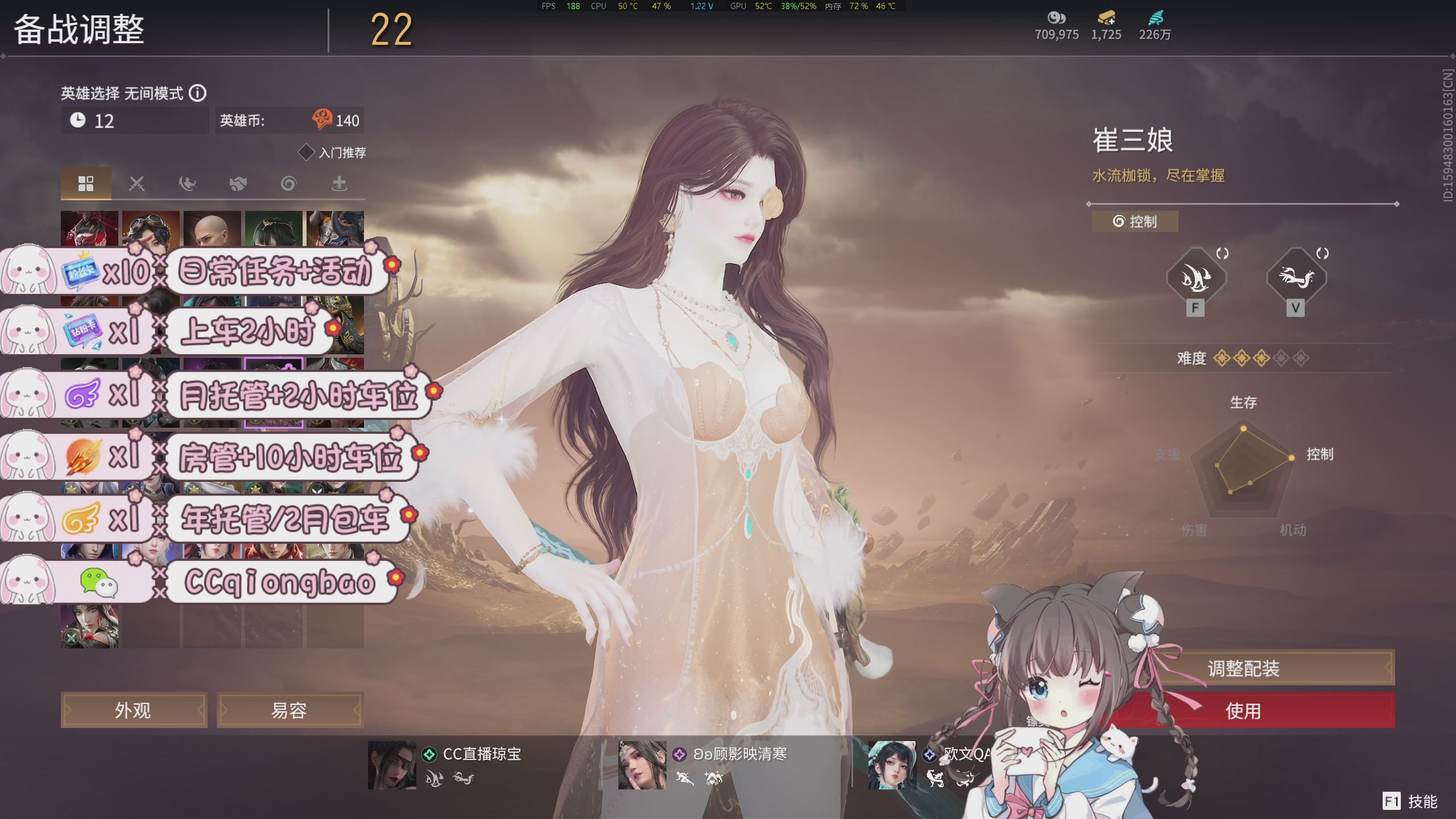
Task: Select the highlighted hero portrait in the grid
Action: [x=274, y=392]
